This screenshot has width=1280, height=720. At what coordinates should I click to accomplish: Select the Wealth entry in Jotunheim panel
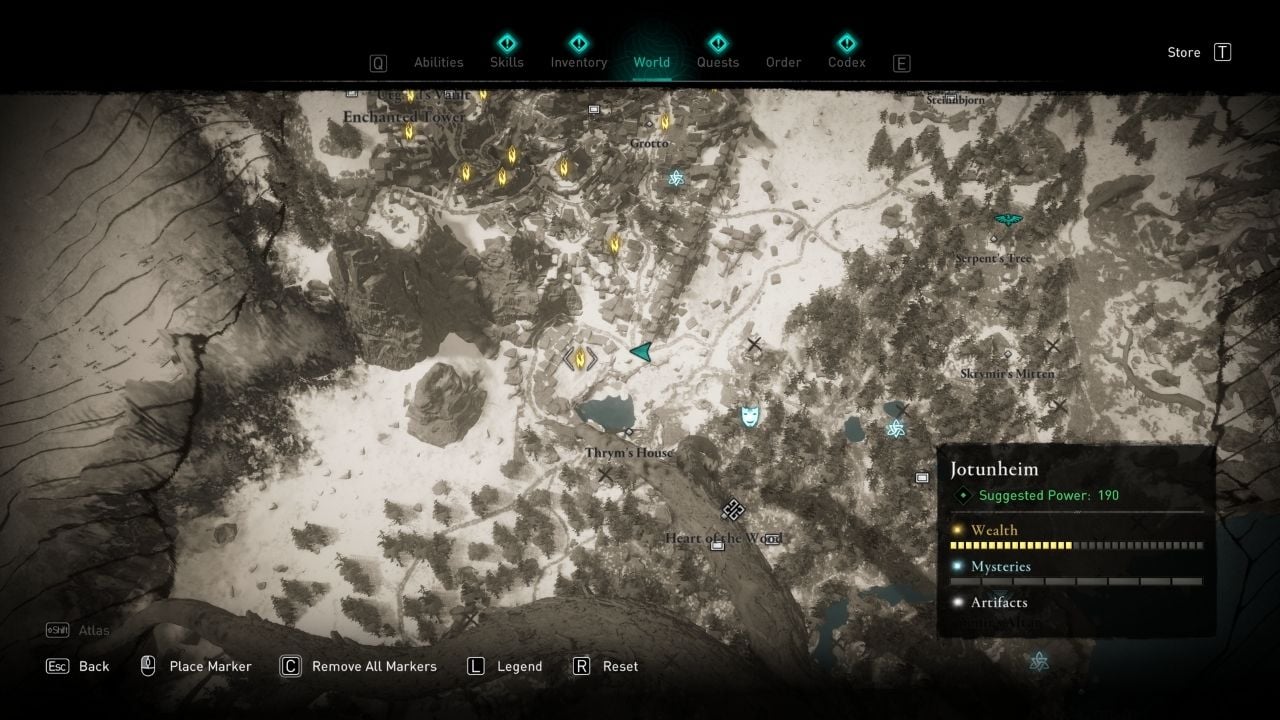[x=994, y=530]
